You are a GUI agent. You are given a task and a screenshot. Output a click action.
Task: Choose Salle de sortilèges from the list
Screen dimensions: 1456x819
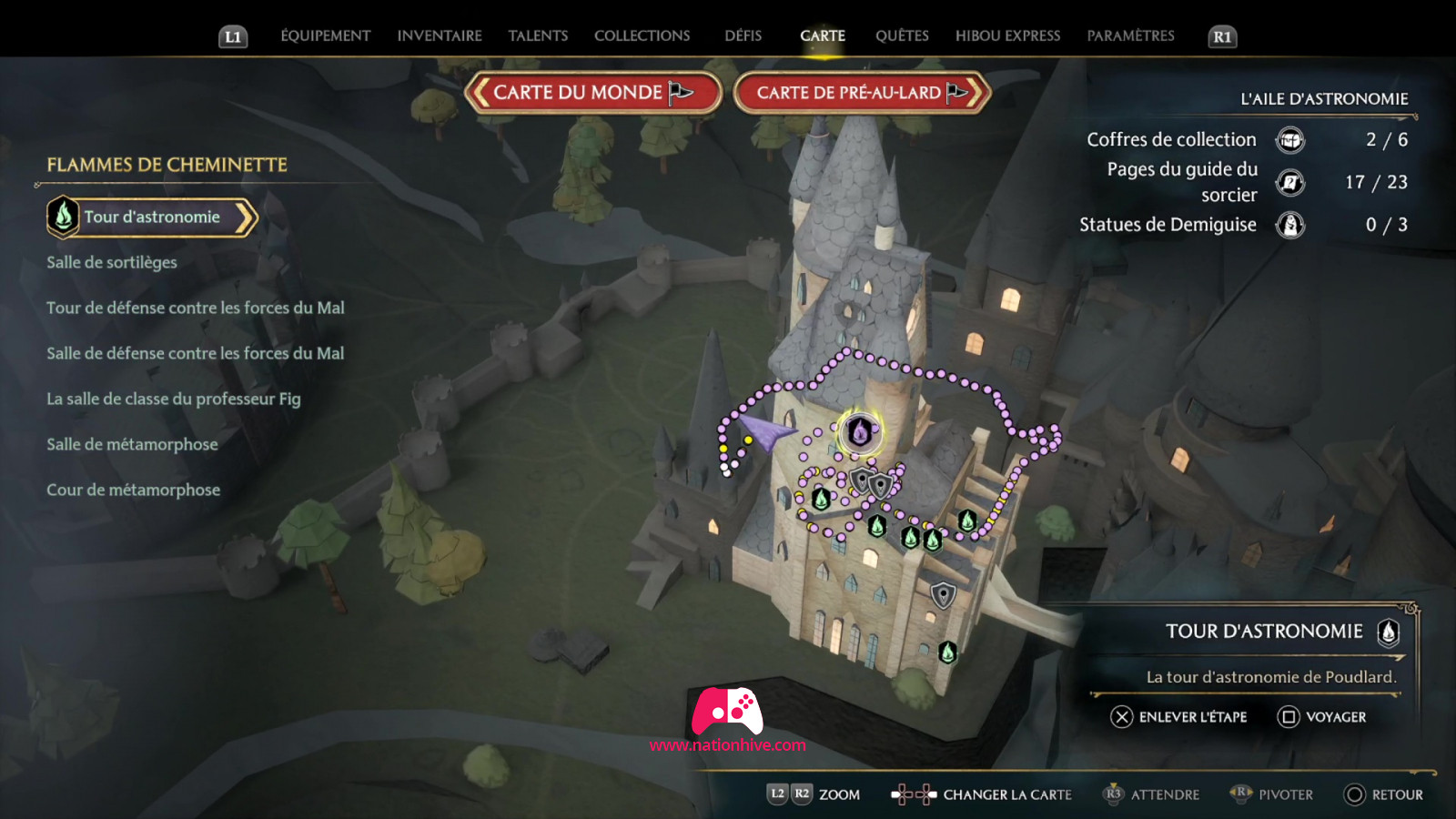(112, 262)
